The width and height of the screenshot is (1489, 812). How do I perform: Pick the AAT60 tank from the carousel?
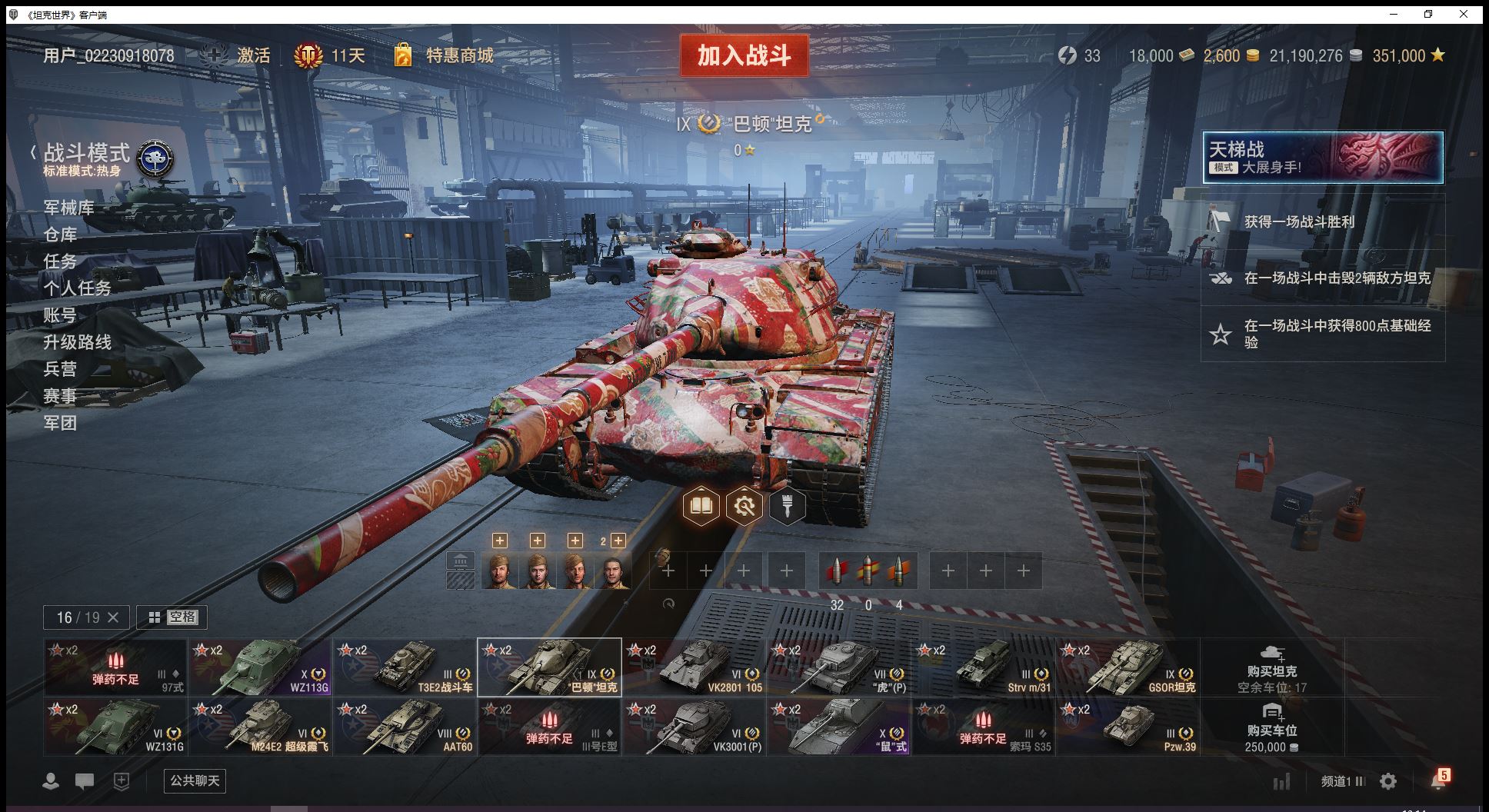pos(405,727)
